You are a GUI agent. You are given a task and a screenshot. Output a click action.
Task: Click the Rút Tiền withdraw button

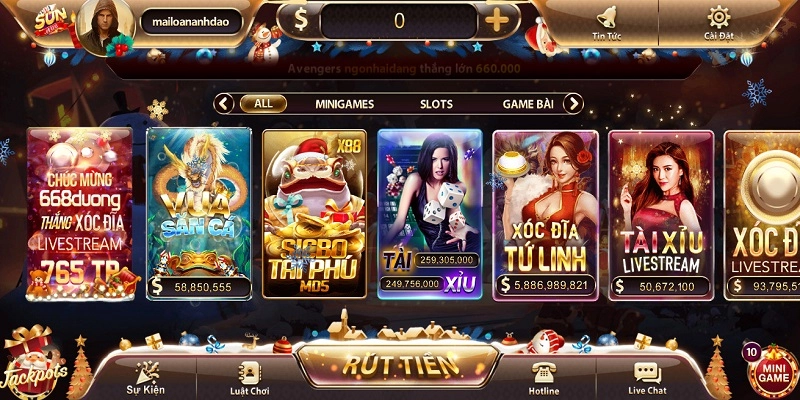[401, 364]
